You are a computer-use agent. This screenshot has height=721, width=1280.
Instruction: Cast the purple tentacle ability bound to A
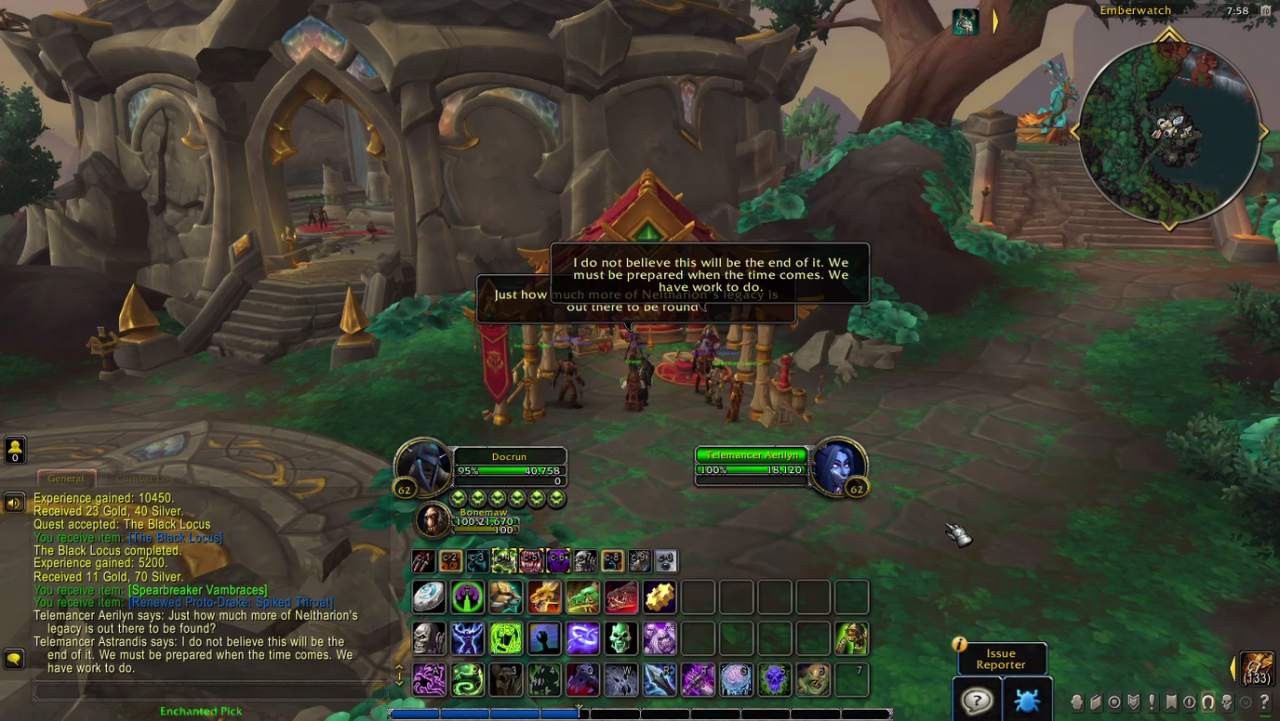point(429,680)
